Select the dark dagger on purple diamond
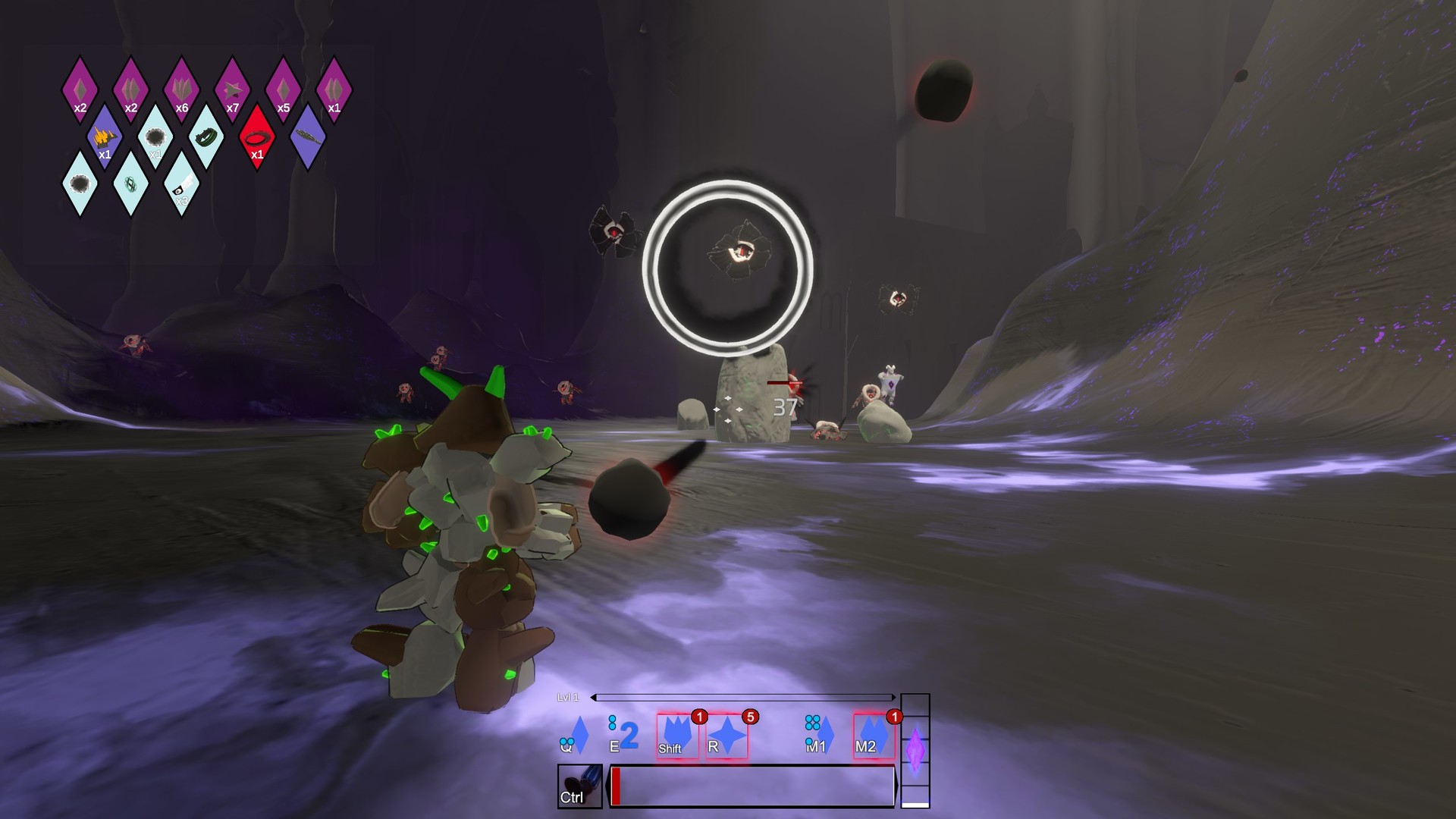Image resolution: width=1456 pixels, height=819 pixels. 308,137
